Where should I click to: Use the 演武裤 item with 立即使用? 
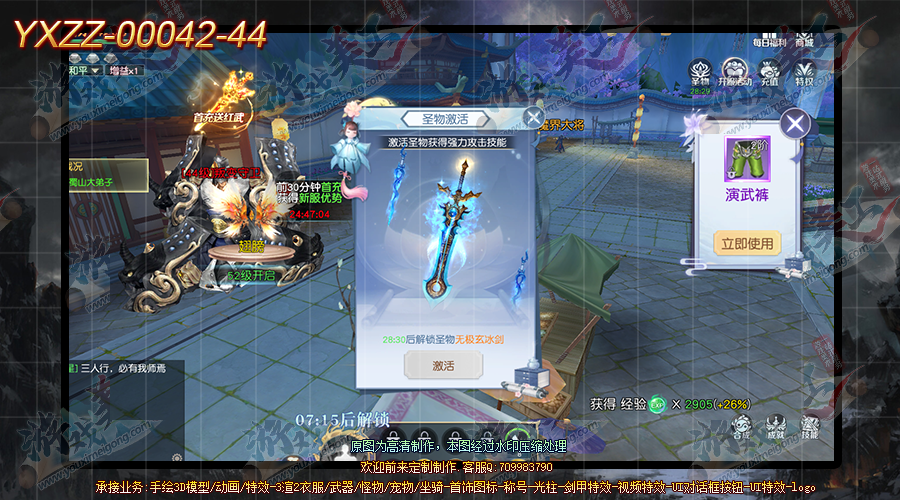pyautogui.click(x=747, y=242)
